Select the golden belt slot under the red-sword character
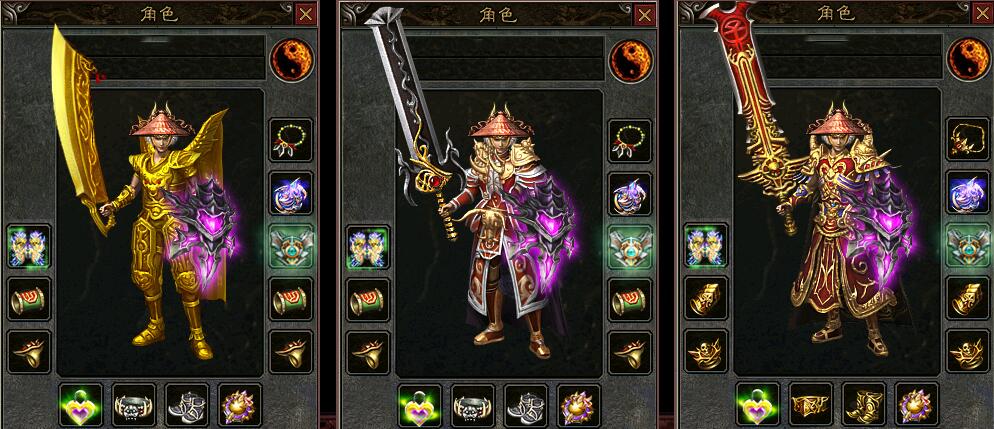994x429 pixels. 810,404
